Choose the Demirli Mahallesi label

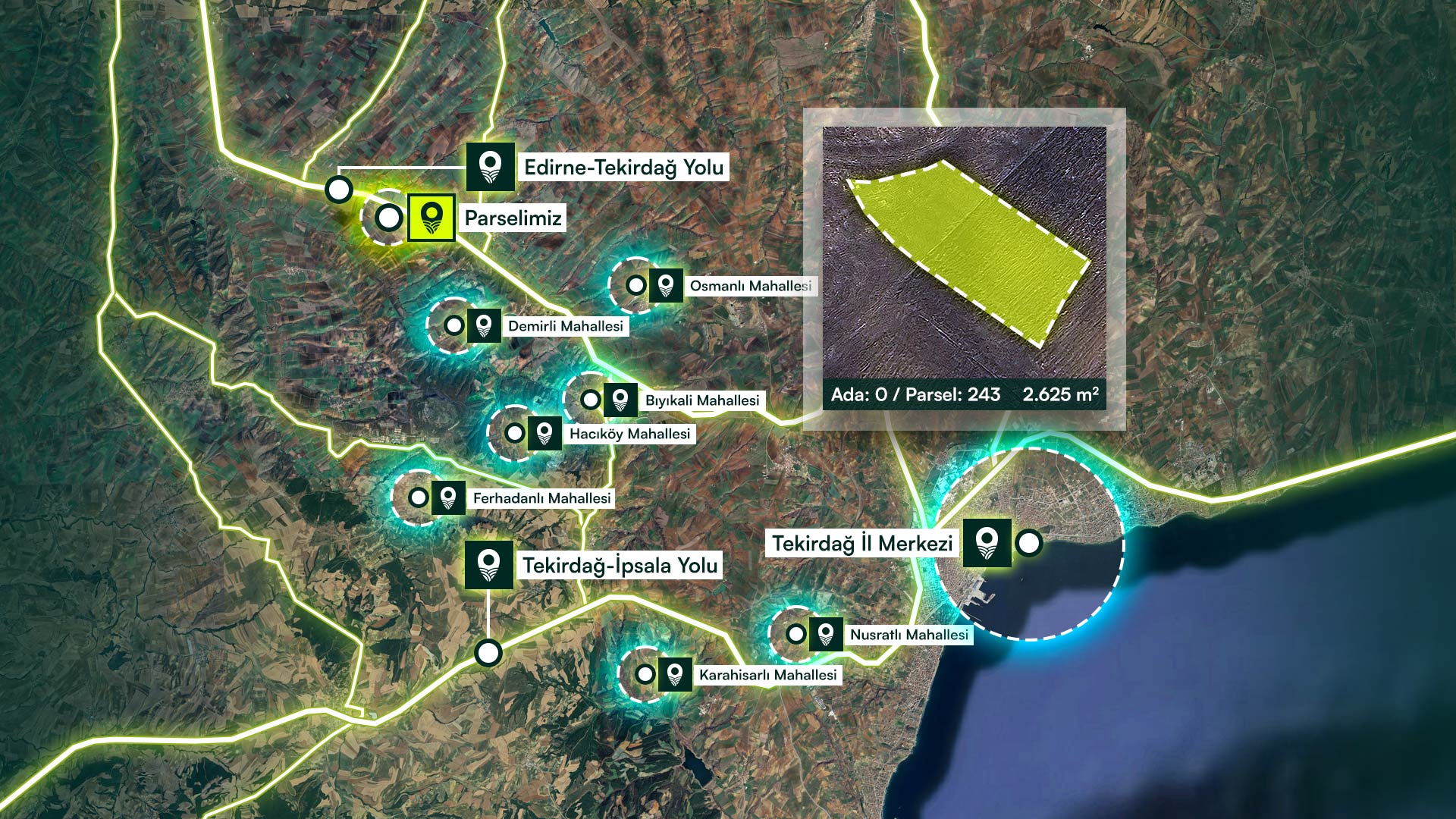click(565, 326)
